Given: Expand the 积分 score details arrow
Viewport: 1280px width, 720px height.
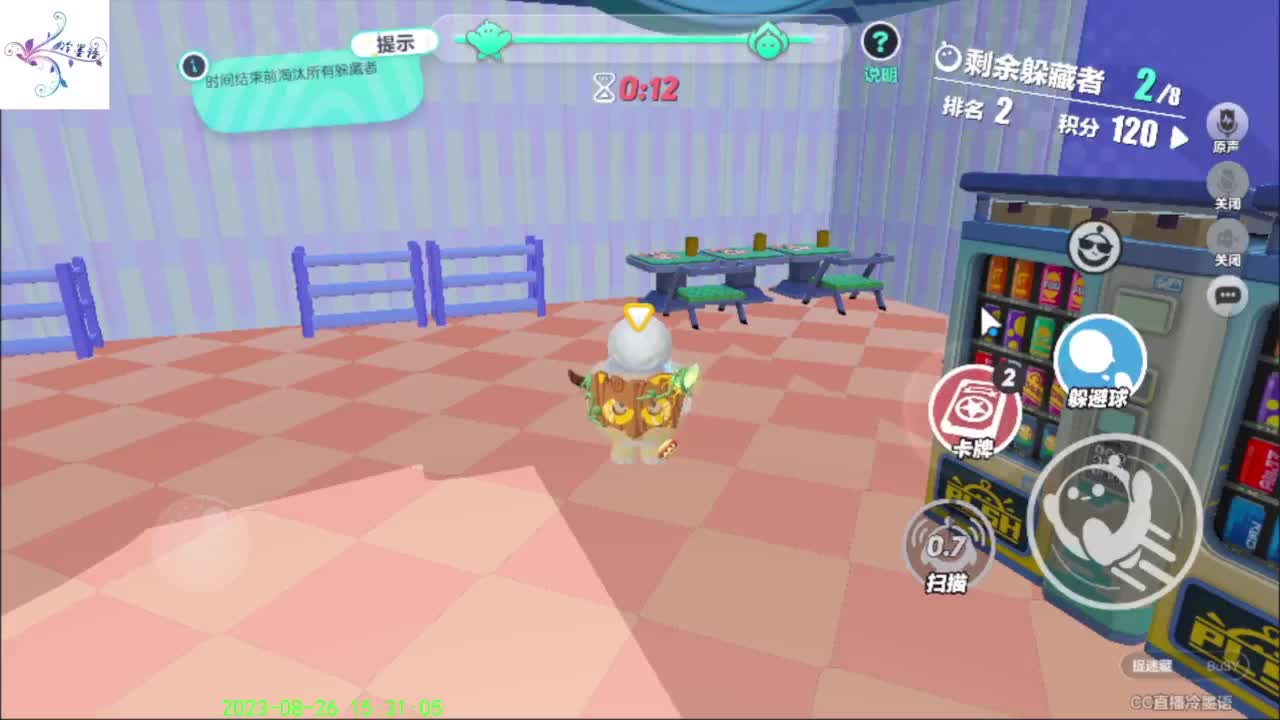Looking at the screenshot, I should (1180, 137).
